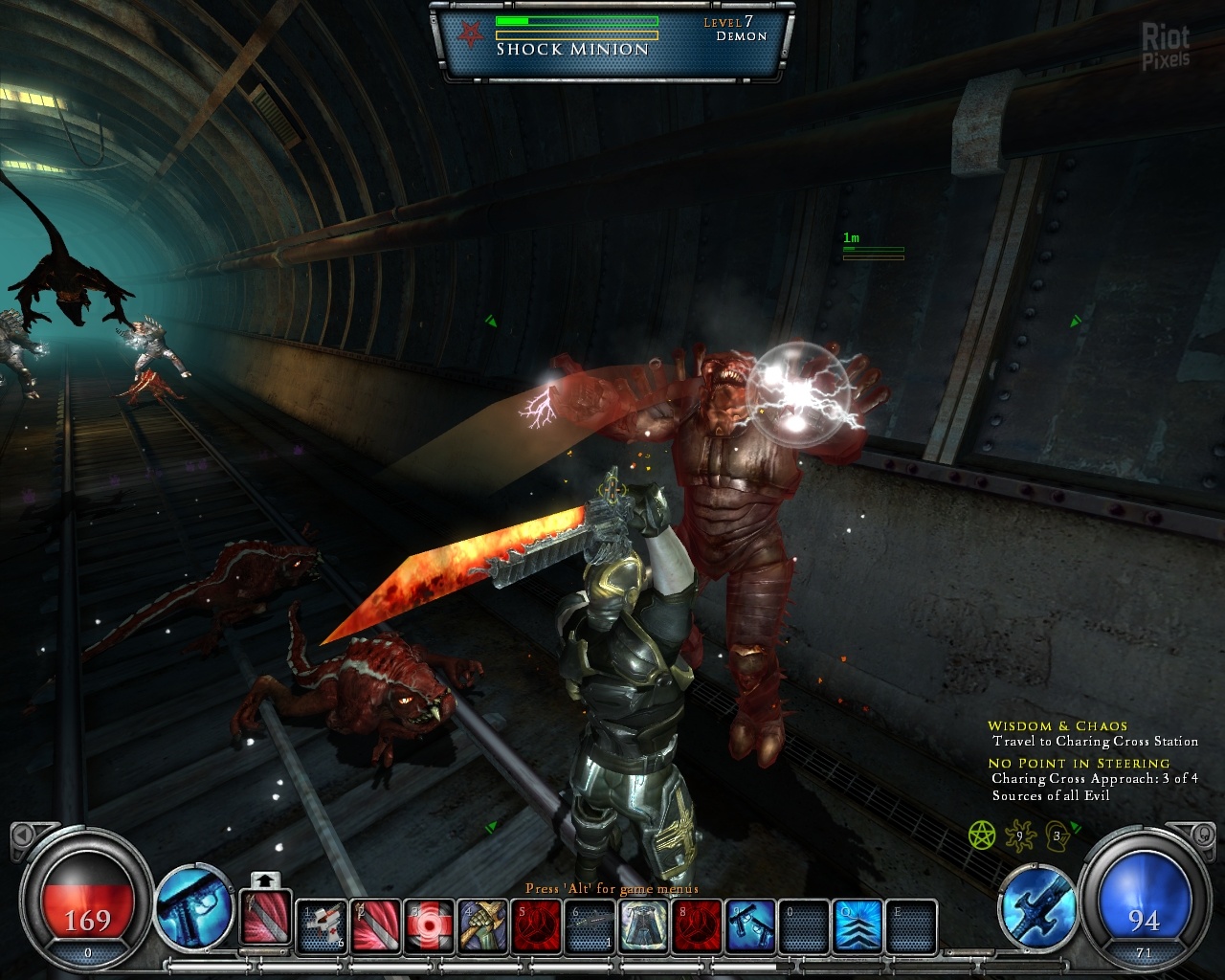Activate the blue chevron skill on Q
This screenshot has width=1225, height=980.
[x=857, y=926]
